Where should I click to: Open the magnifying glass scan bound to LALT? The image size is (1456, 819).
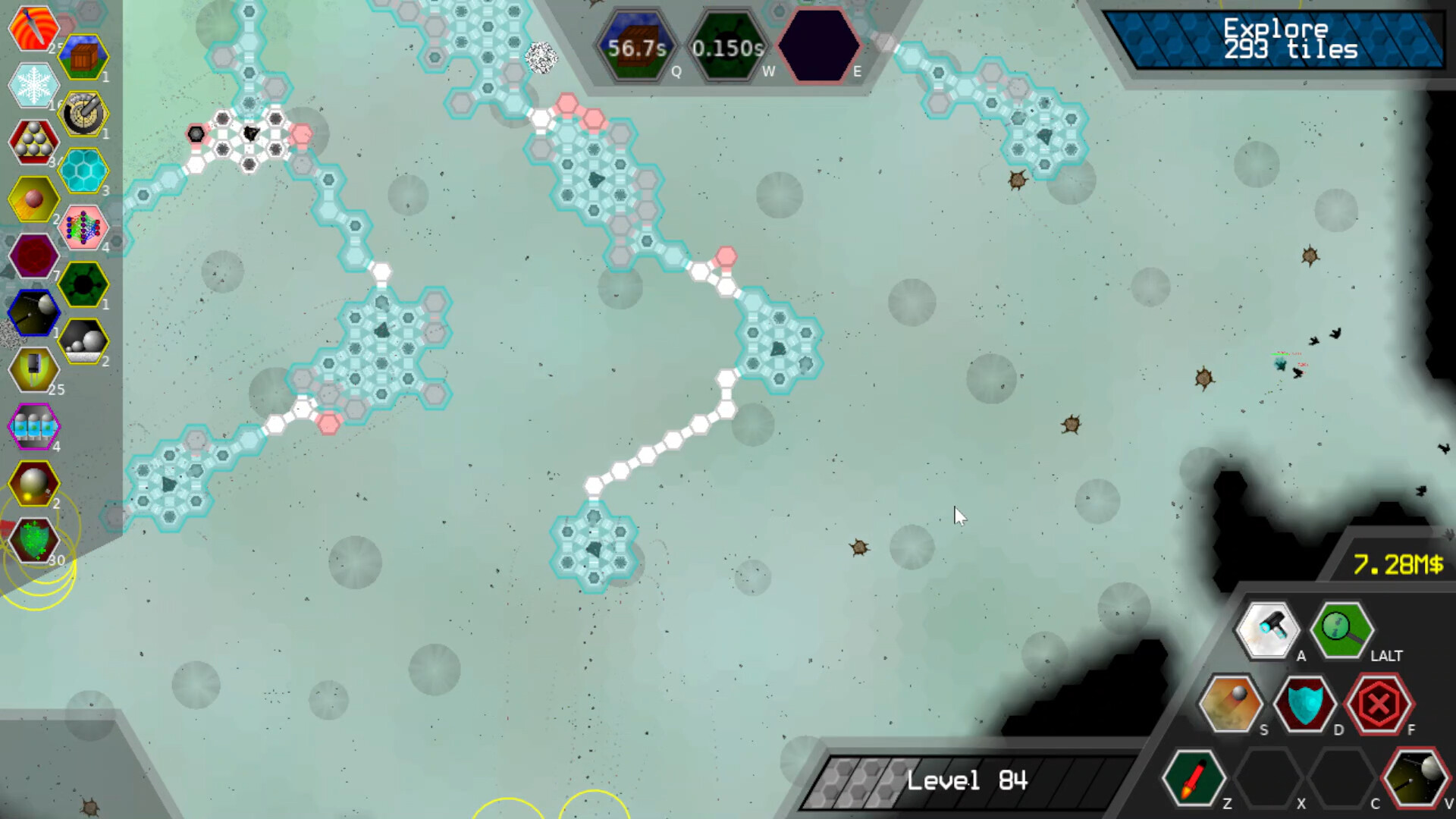click(x=1341, y=629)
